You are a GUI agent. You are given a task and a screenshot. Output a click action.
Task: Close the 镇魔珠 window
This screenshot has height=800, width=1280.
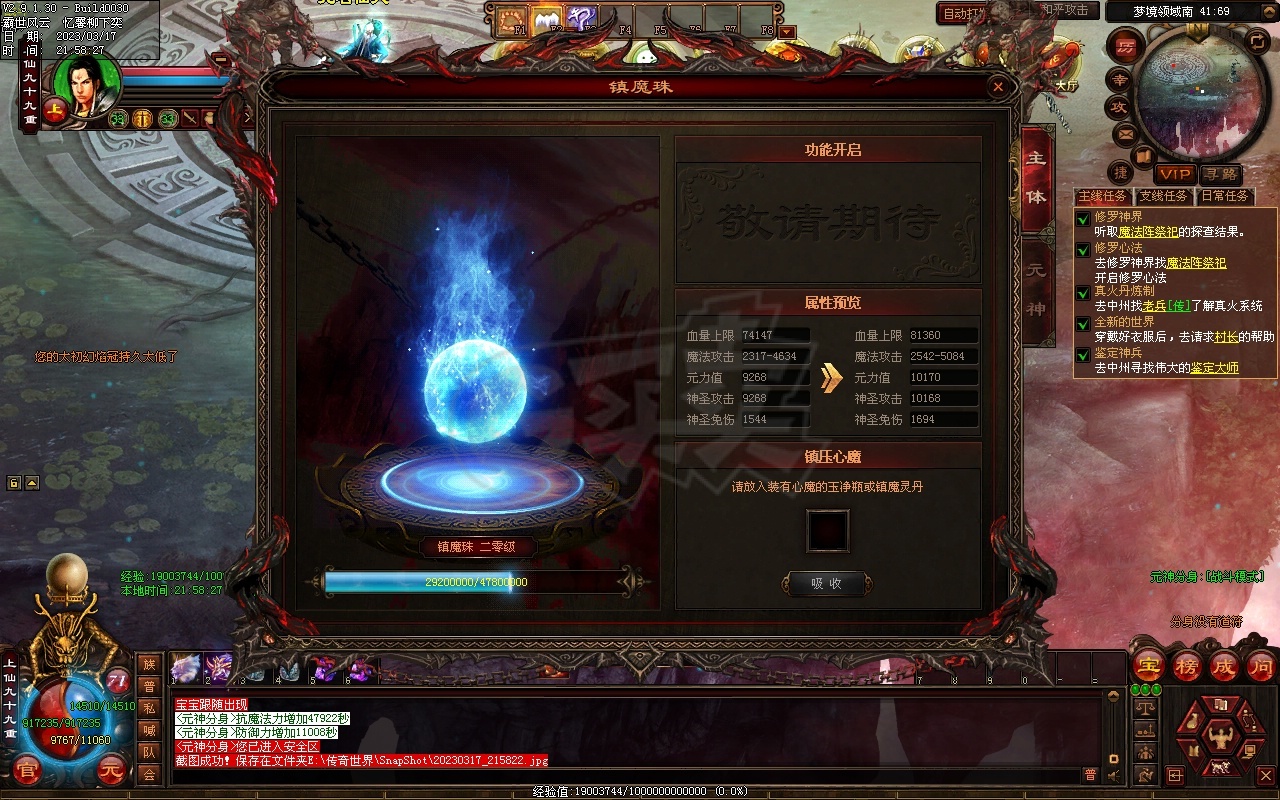click(x=997, y=87)
